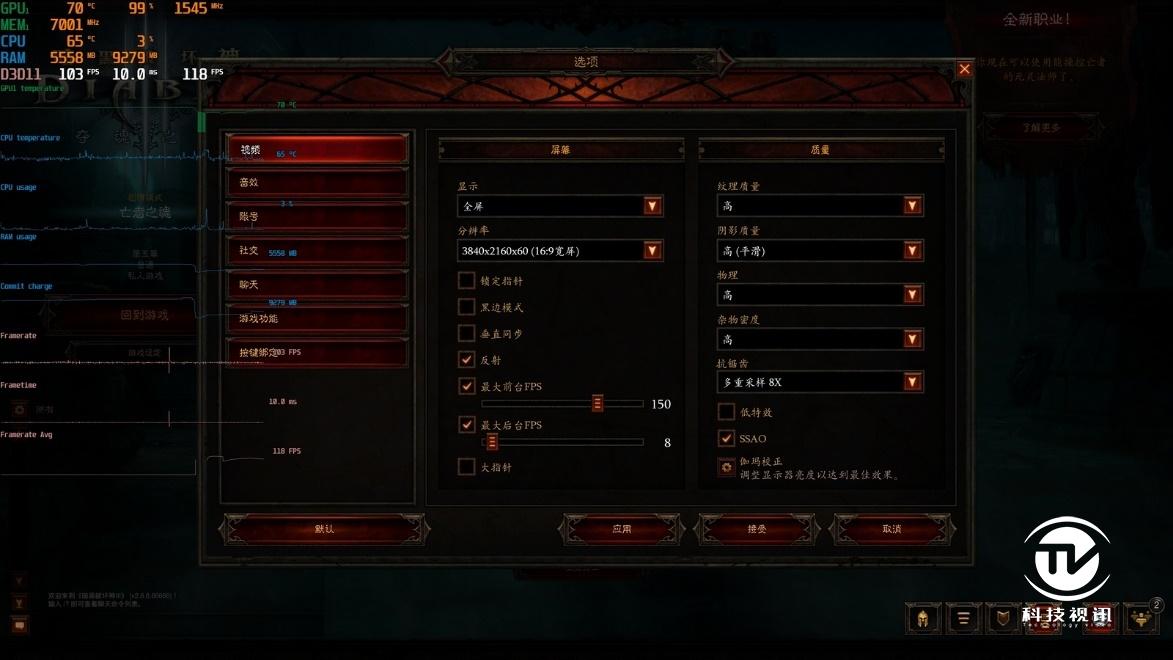The width and height of the screenshot is (1173, 660).
Task: Toggle the 垂直同步 (VSync) checkbox
Action: (x=467, y=333)
